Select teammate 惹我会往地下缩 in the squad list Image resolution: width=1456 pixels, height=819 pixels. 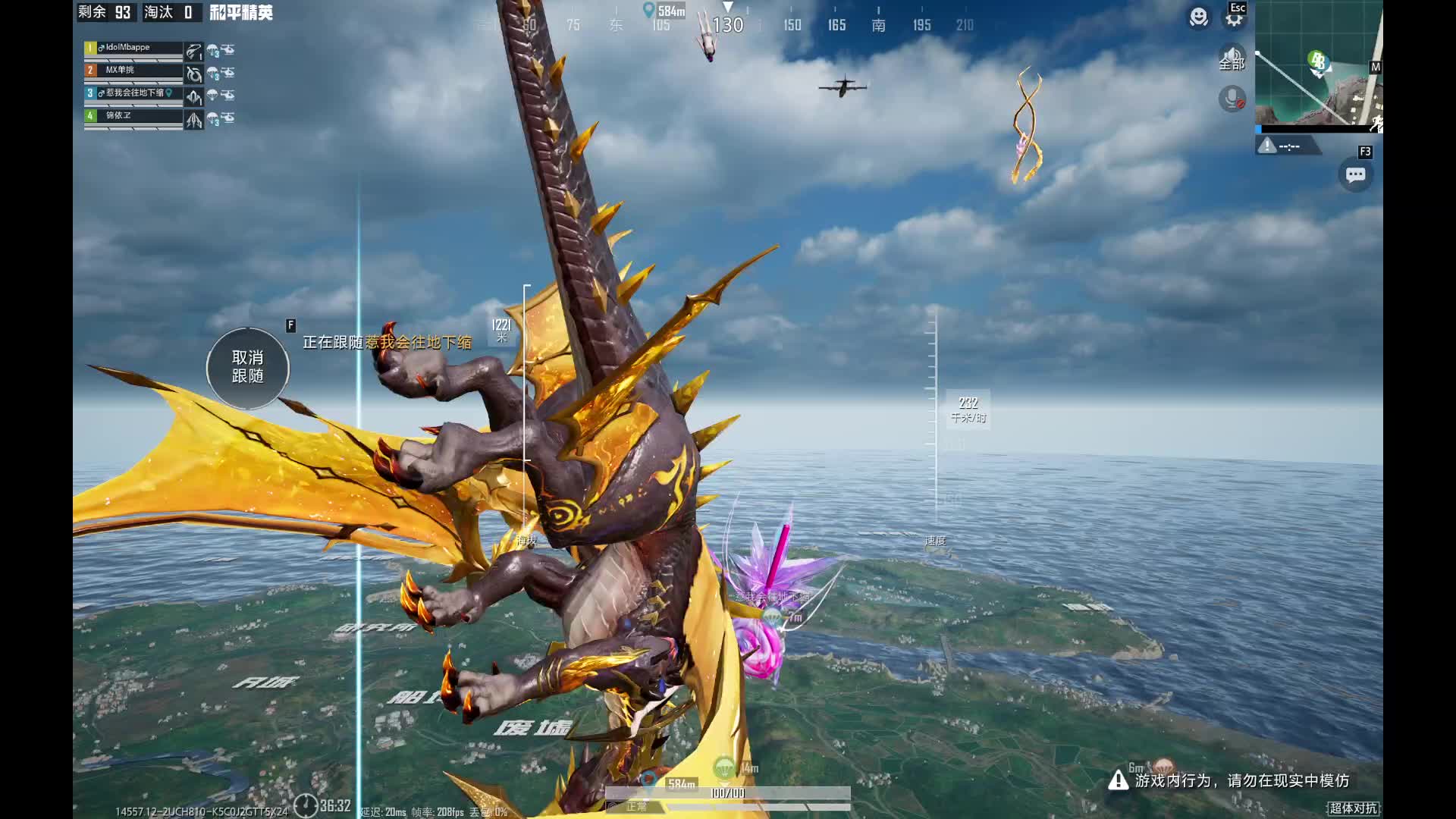133,94
